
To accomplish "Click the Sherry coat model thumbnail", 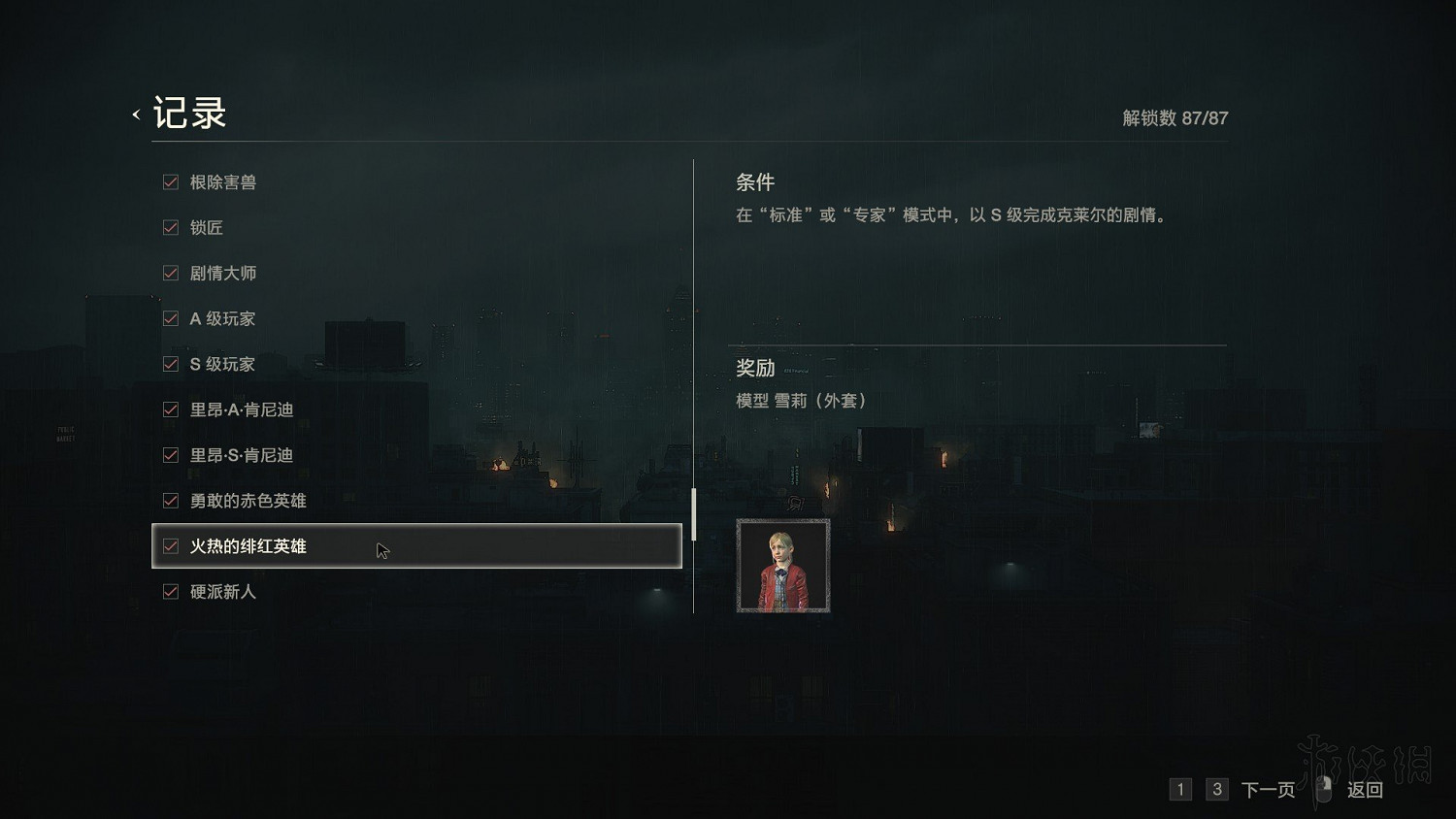I will tap(782, 564).
